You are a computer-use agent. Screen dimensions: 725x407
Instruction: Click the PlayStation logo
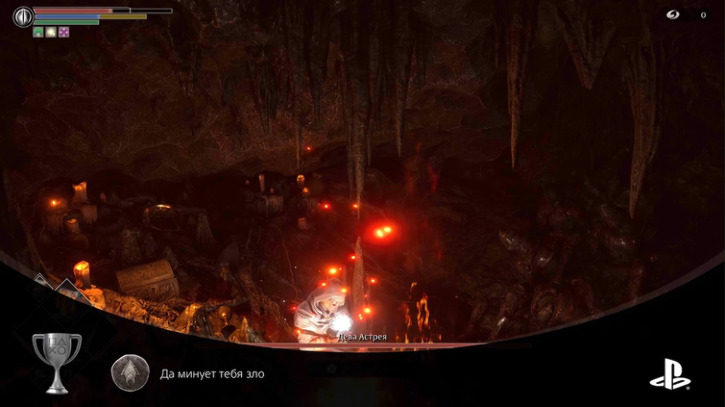pyautogui.click(x=669, y=374)
